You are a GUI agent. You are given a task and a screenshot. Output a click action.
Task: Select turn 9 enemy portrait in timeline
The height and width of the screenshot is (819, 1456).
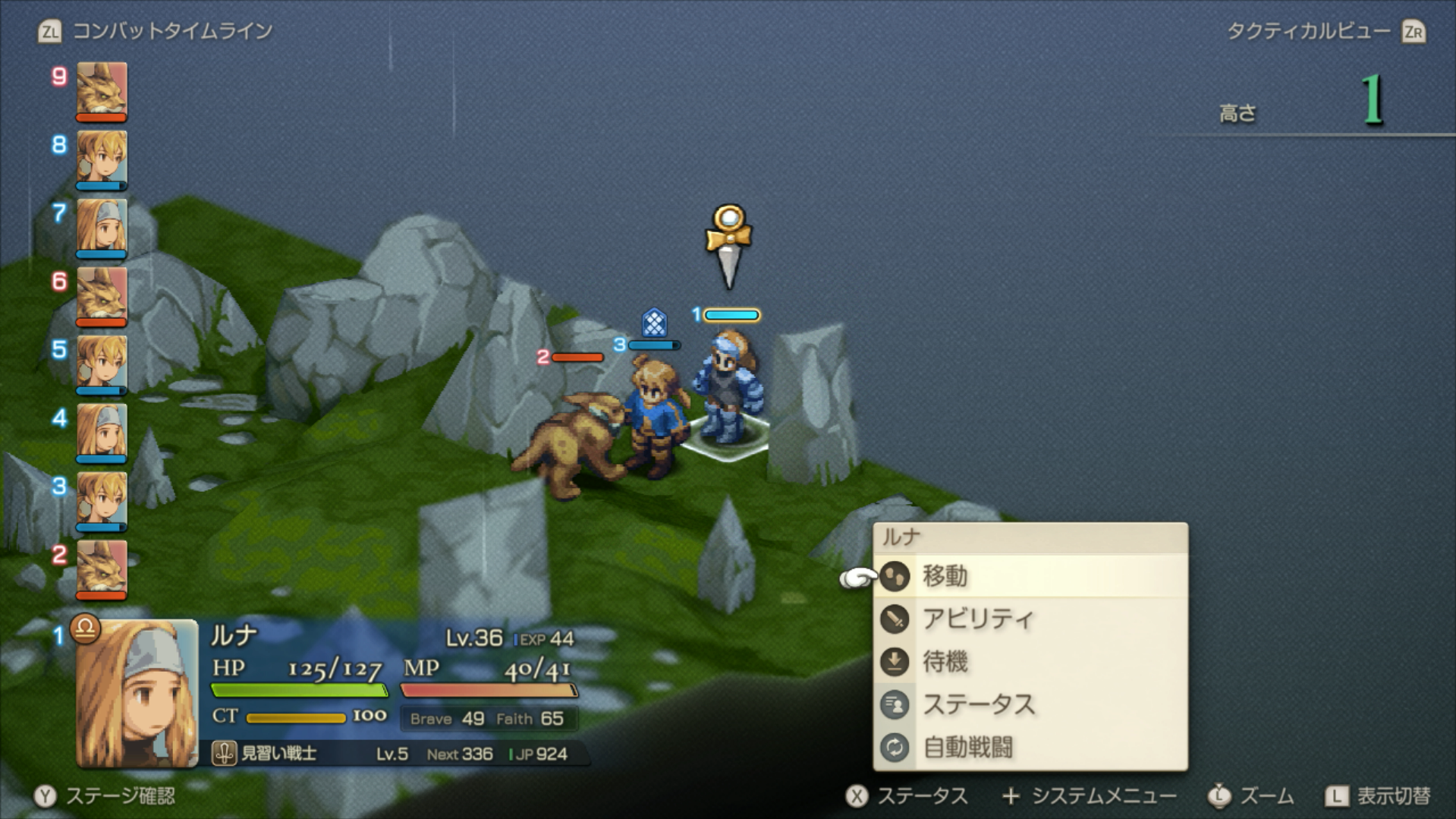click(x=102, y=90)
